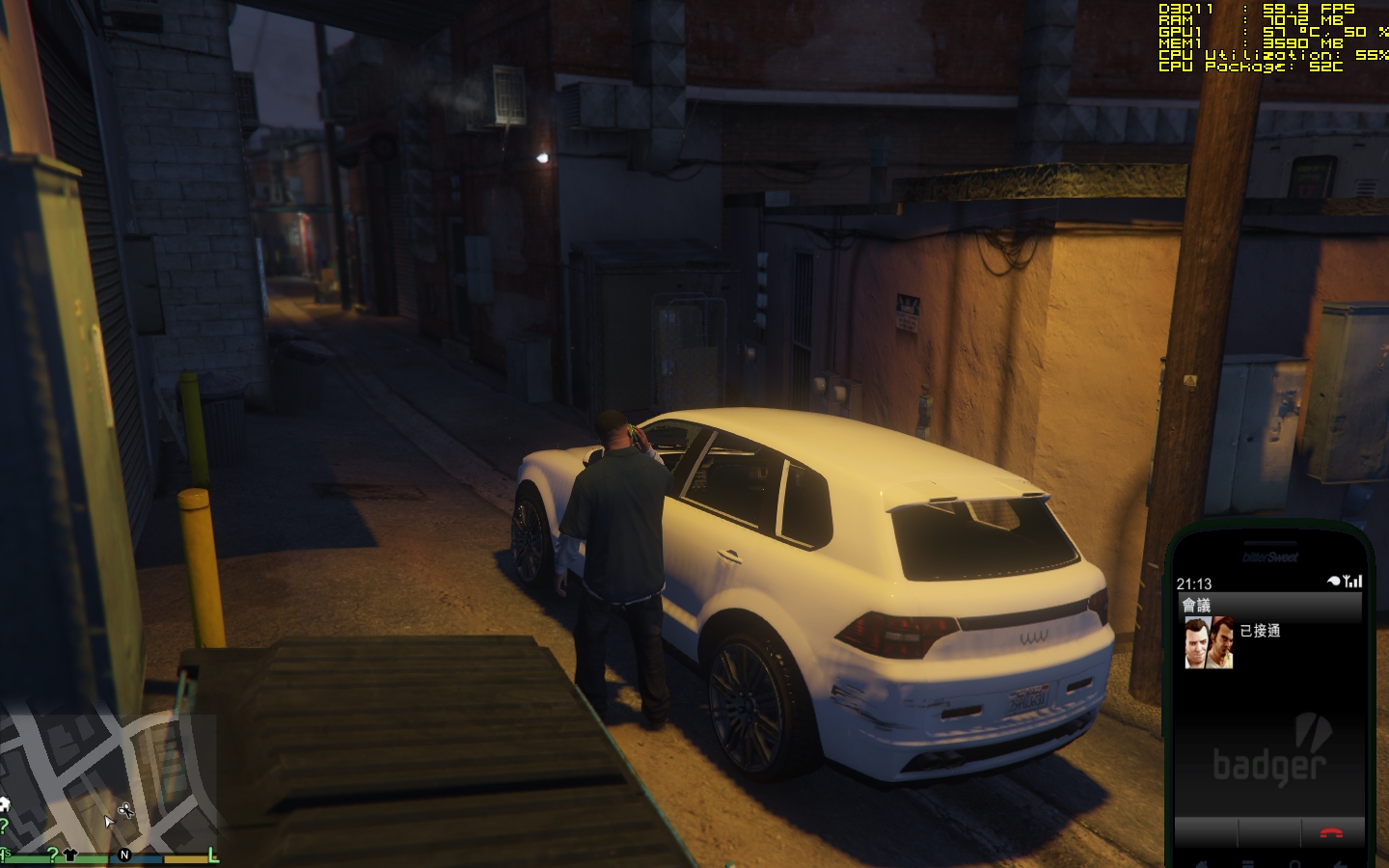Click the 21:13 clock on the phone screen

pos(1194,583)
